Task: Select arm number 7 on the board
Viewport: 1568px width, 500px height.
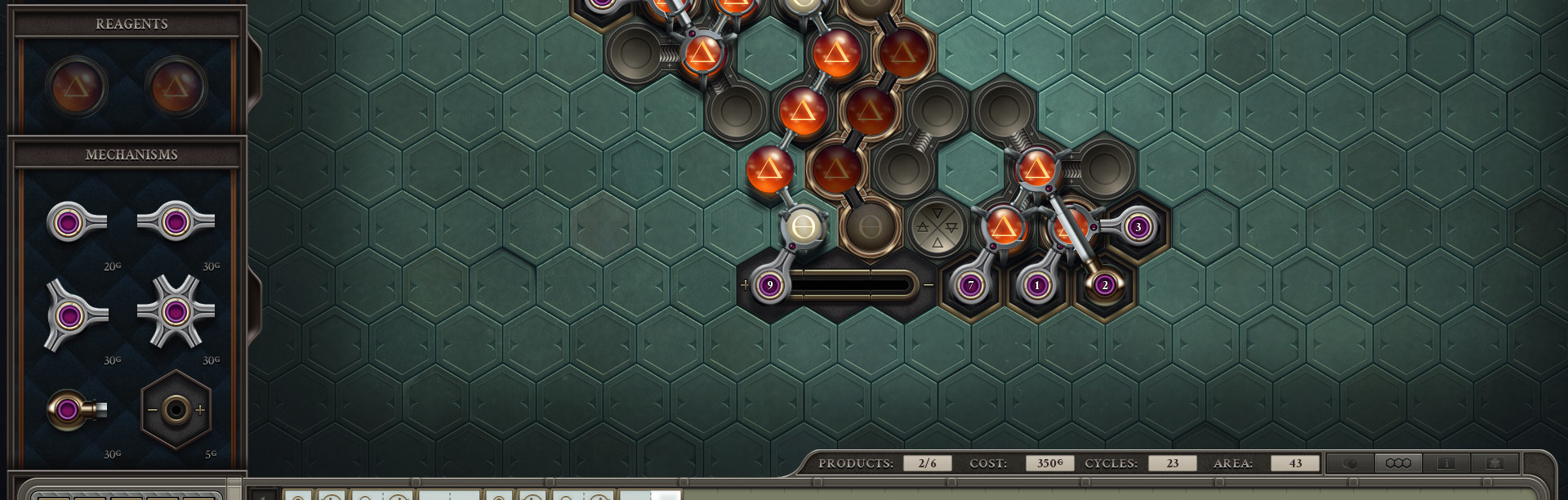Action: [971, 285]
